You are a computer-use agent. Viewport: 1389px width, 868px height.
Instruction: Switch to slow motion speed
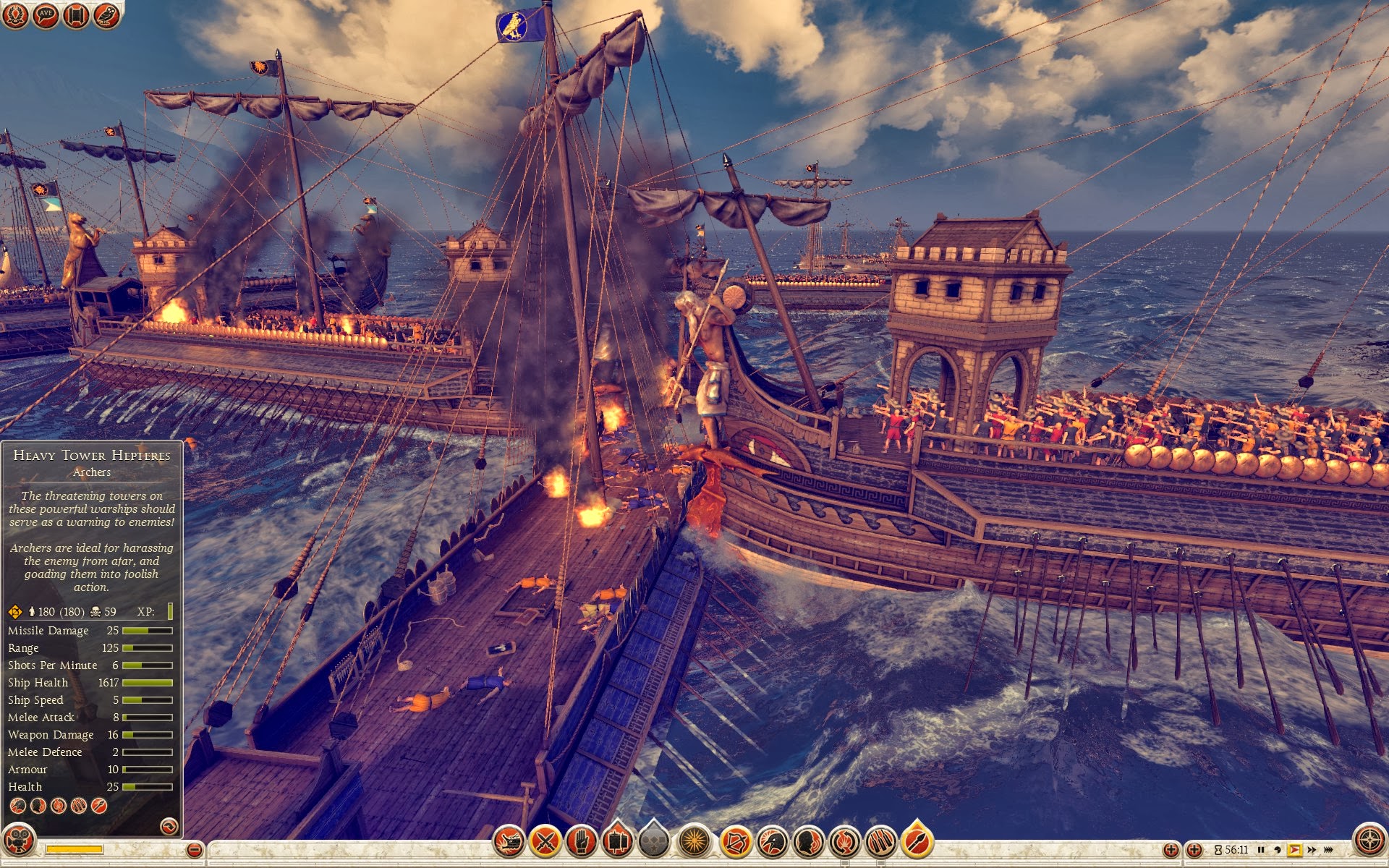pos(1278,850)
